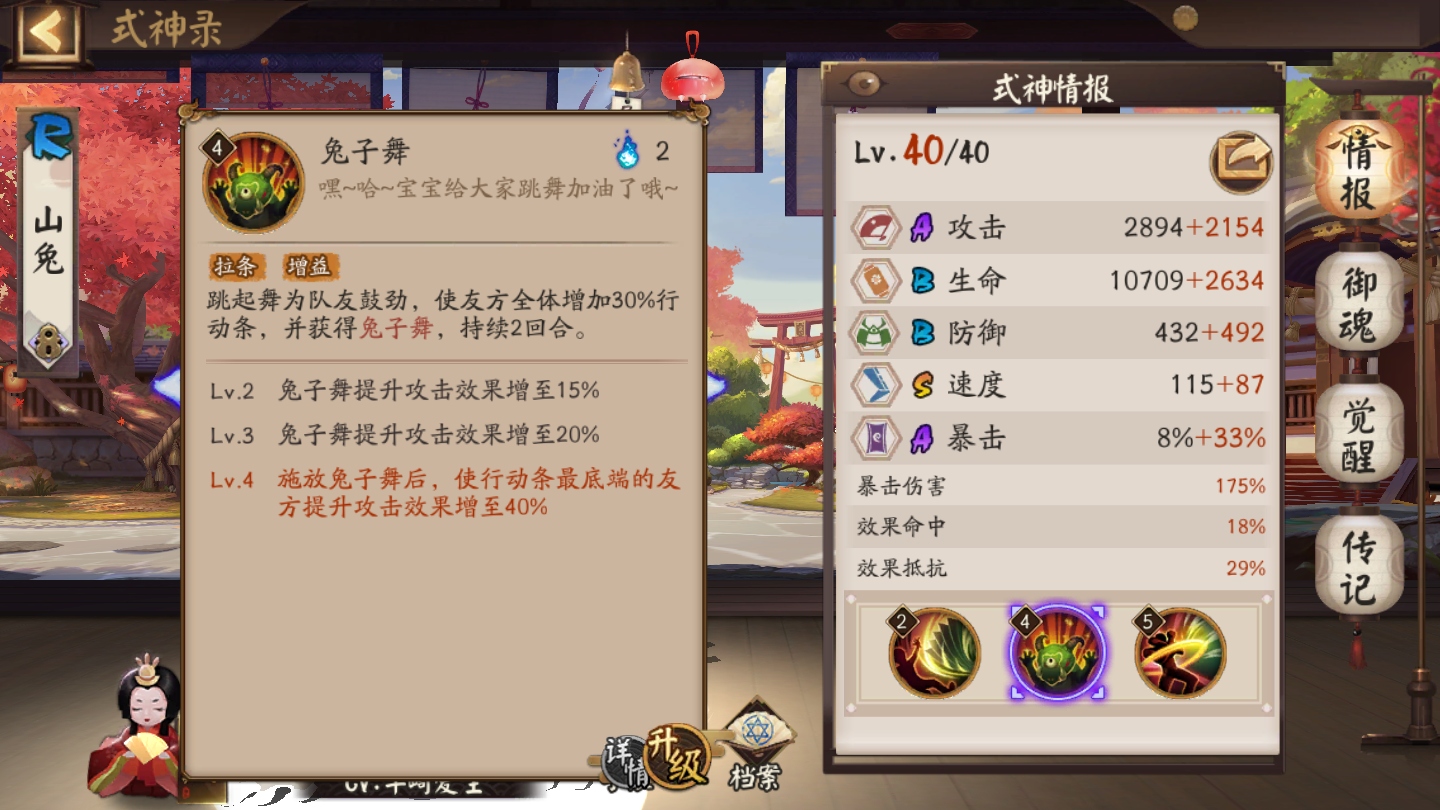
Task: Click the 攻击 attack stat icon
Action: click(x=877, y=227)
